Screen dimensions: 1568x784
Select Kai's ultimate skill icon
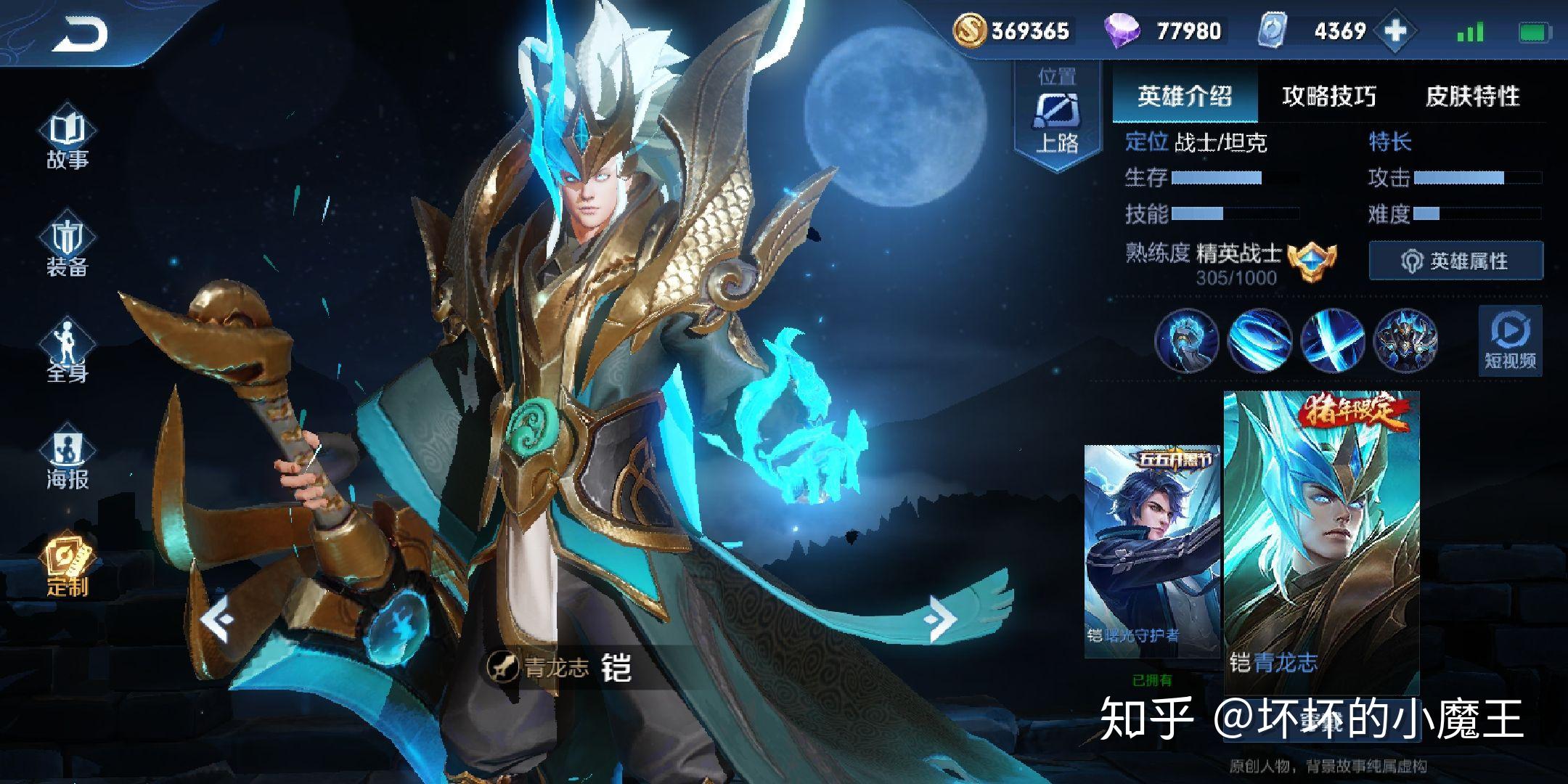[x=1404, y=341]
